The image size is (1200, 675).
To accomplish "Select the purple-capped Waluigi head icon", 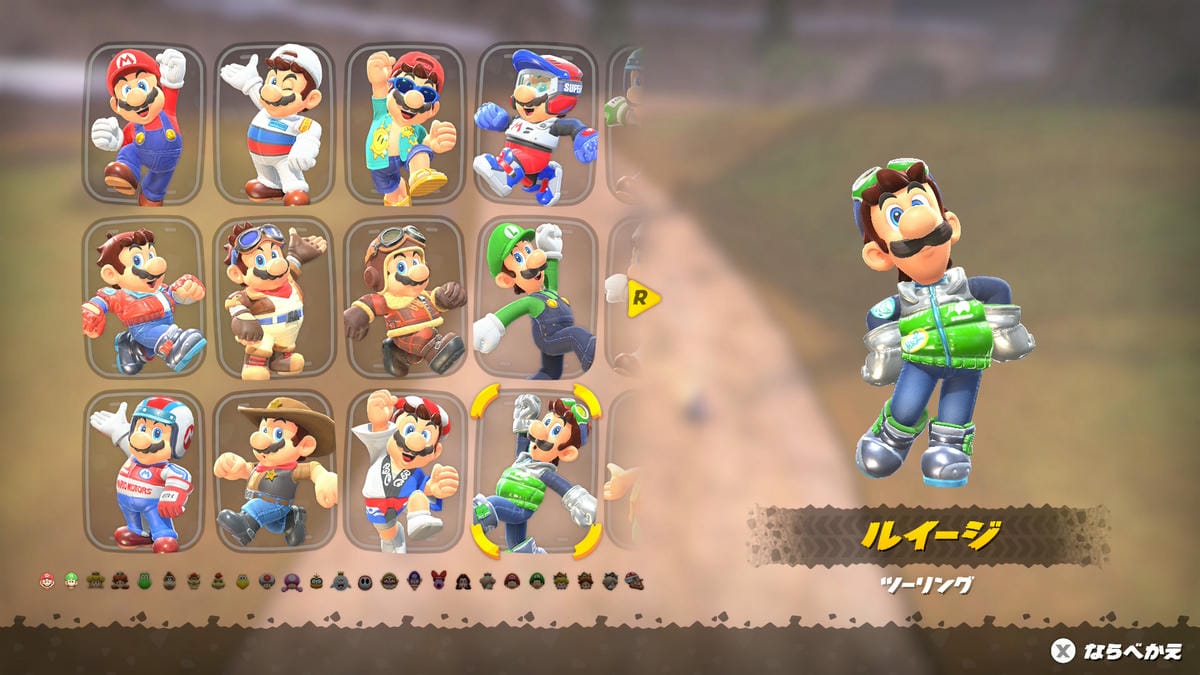I will (x=414, y=581).
